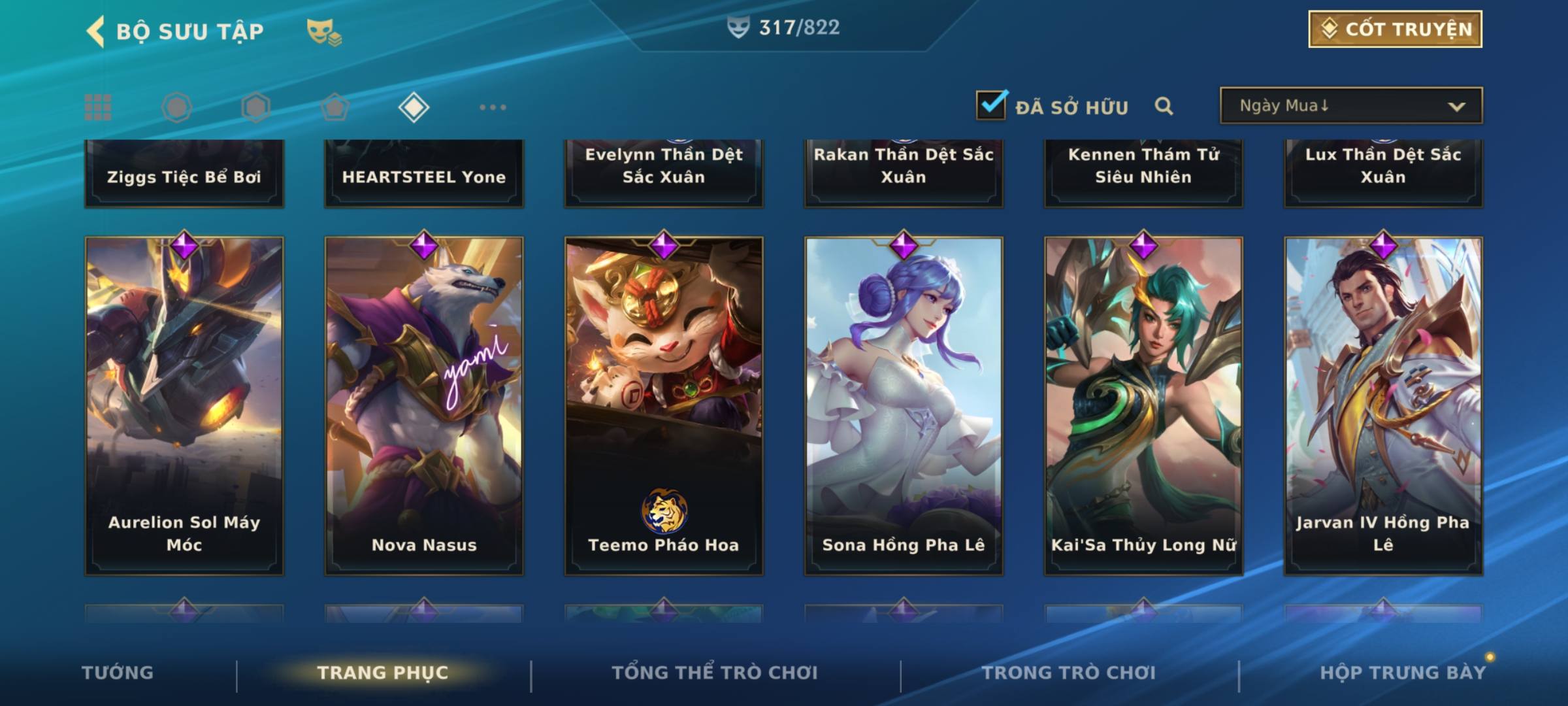Show more filters via three dots

493,107
